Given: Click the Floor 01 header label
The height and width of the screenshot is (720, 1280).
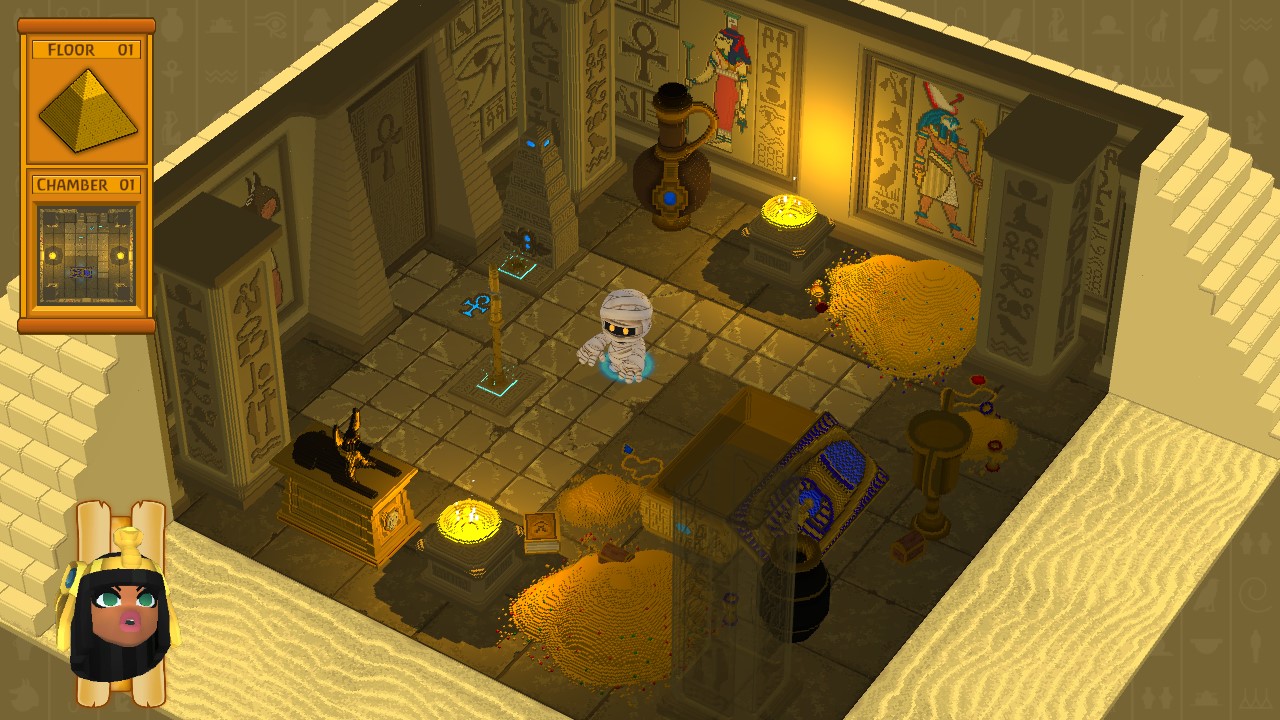Looking at the screenshot, I should (x=85, y=47).
